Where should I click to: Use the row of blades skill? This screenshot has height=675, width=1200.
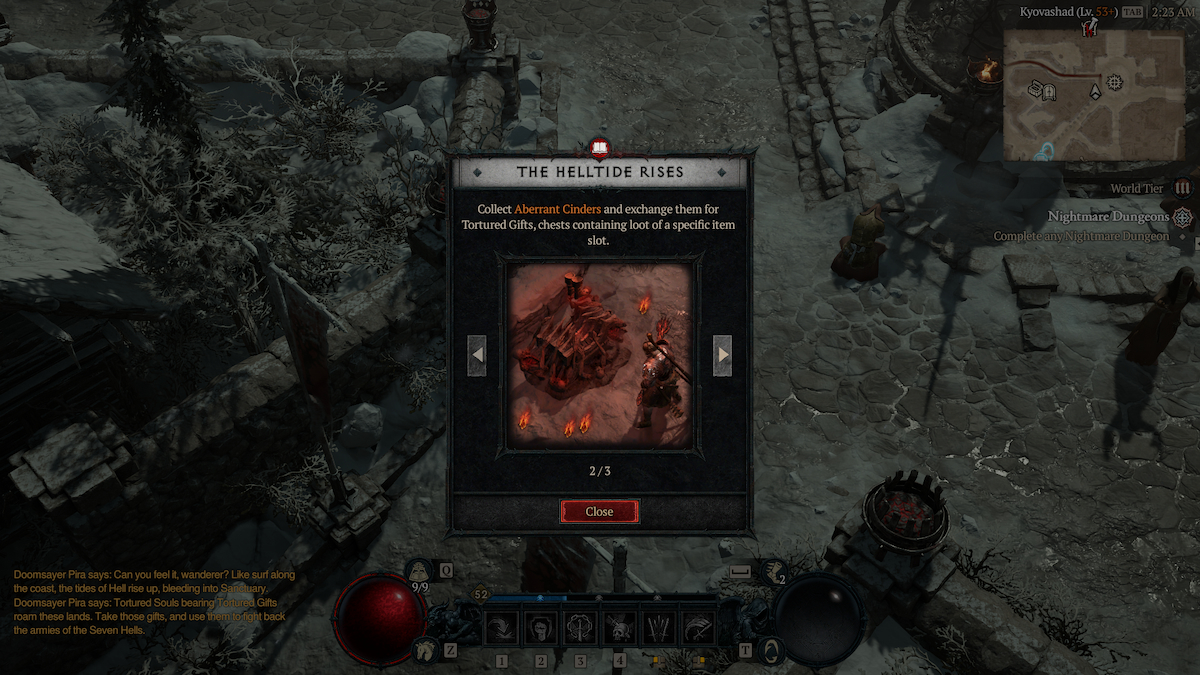(658, 628)
